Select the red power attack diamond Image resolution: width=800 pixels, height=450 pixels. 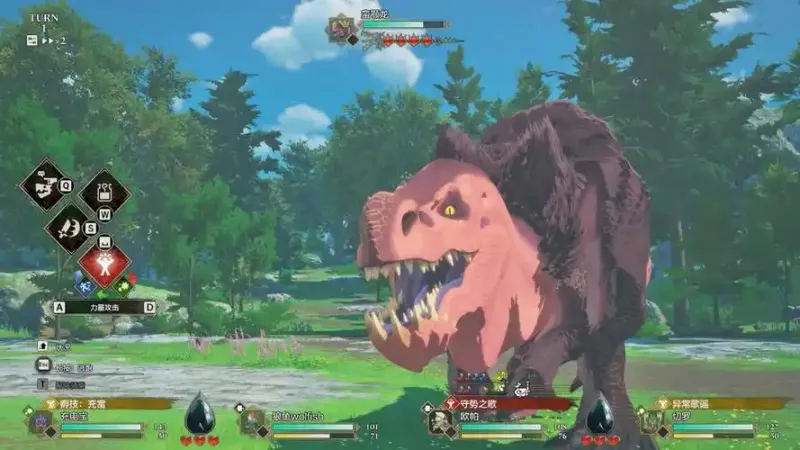pos(103,263)
